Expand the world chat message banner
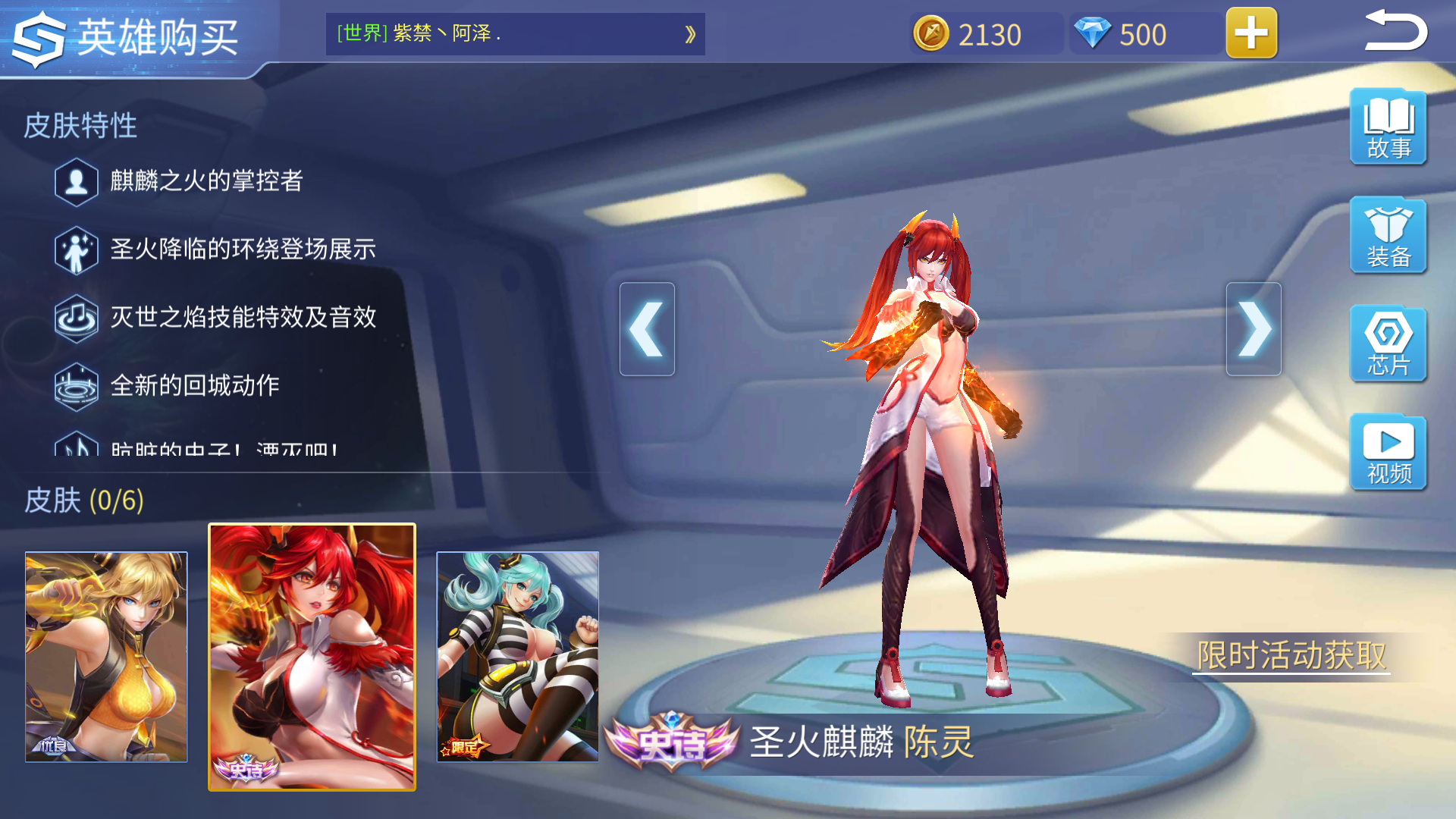 pyautogui.click(x=689, y=34)
